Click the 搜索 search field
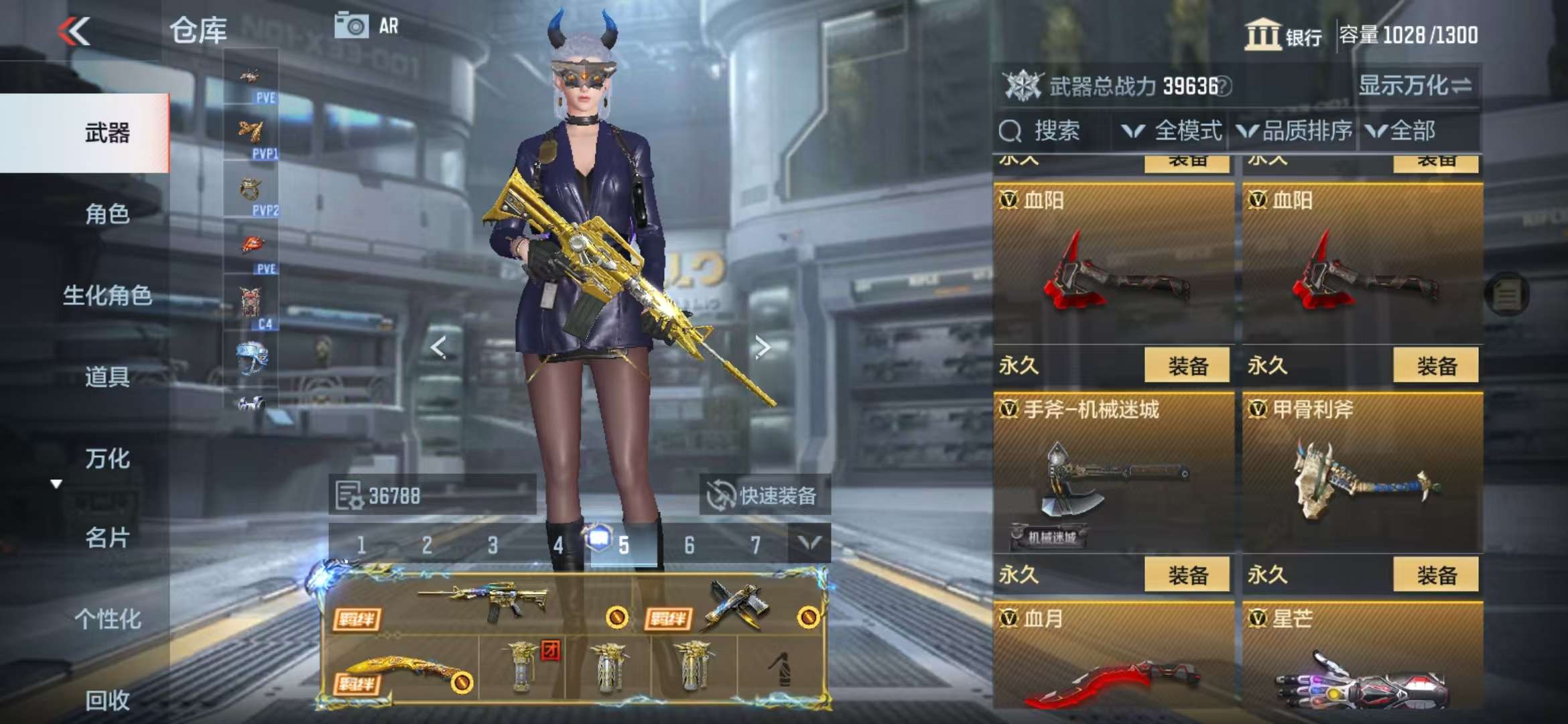Screen dimensions: 1568x724 (x=1055, y=131)
